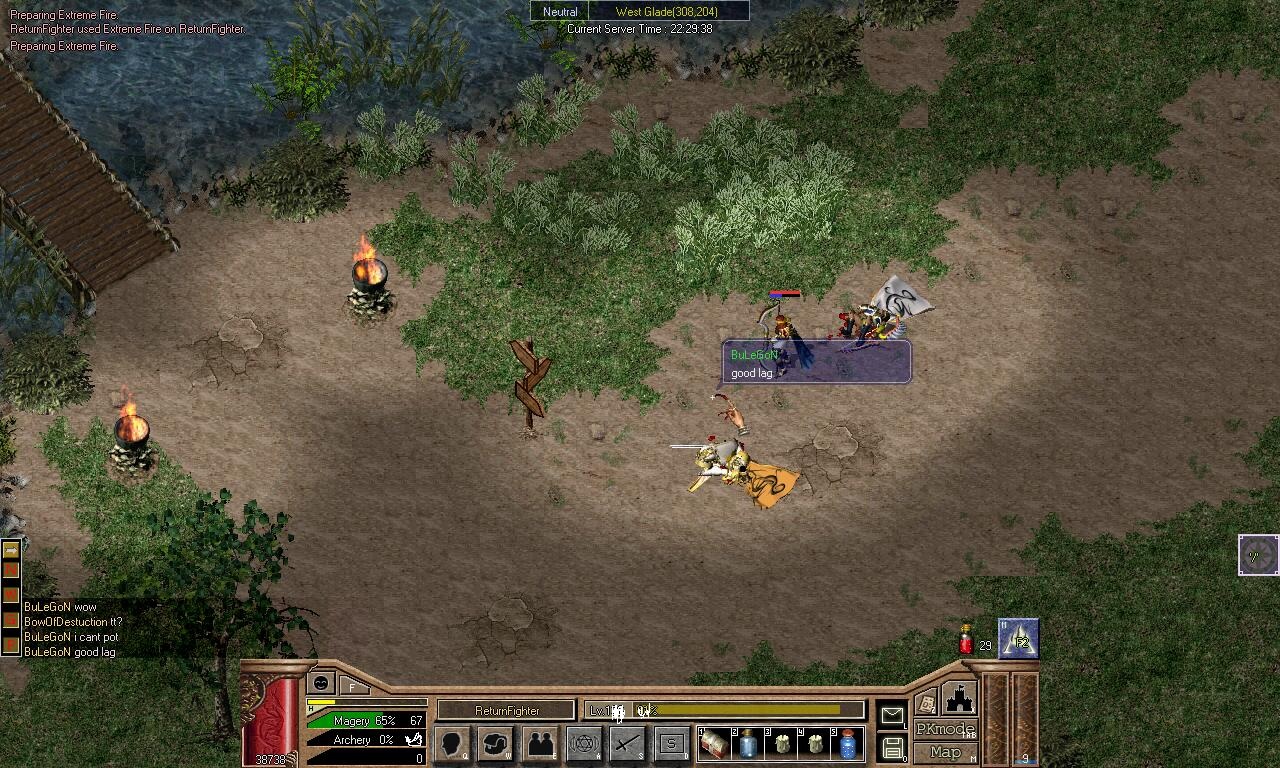Select the F tab beside the smiley
Screen dimensions: 1280x768
(x=352, y=686)
